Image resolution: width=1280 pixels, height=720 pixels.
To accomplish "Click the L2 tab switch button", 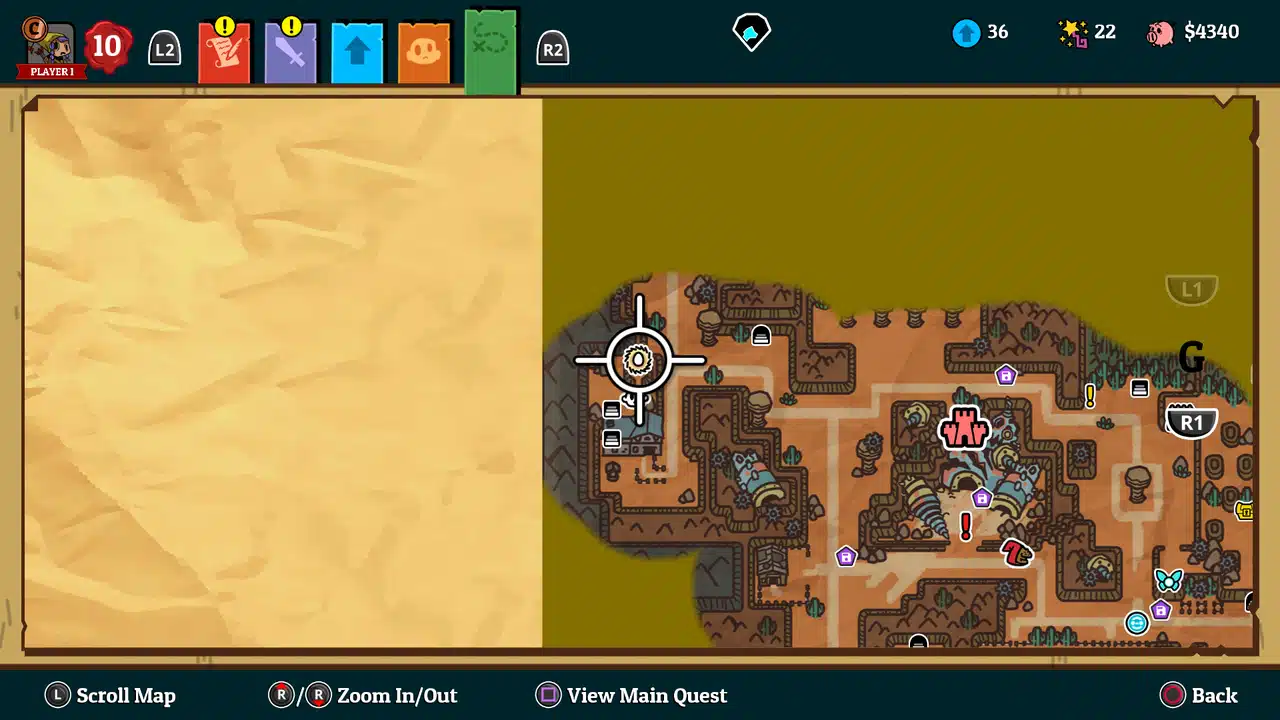I will click(x=164, y=47).
